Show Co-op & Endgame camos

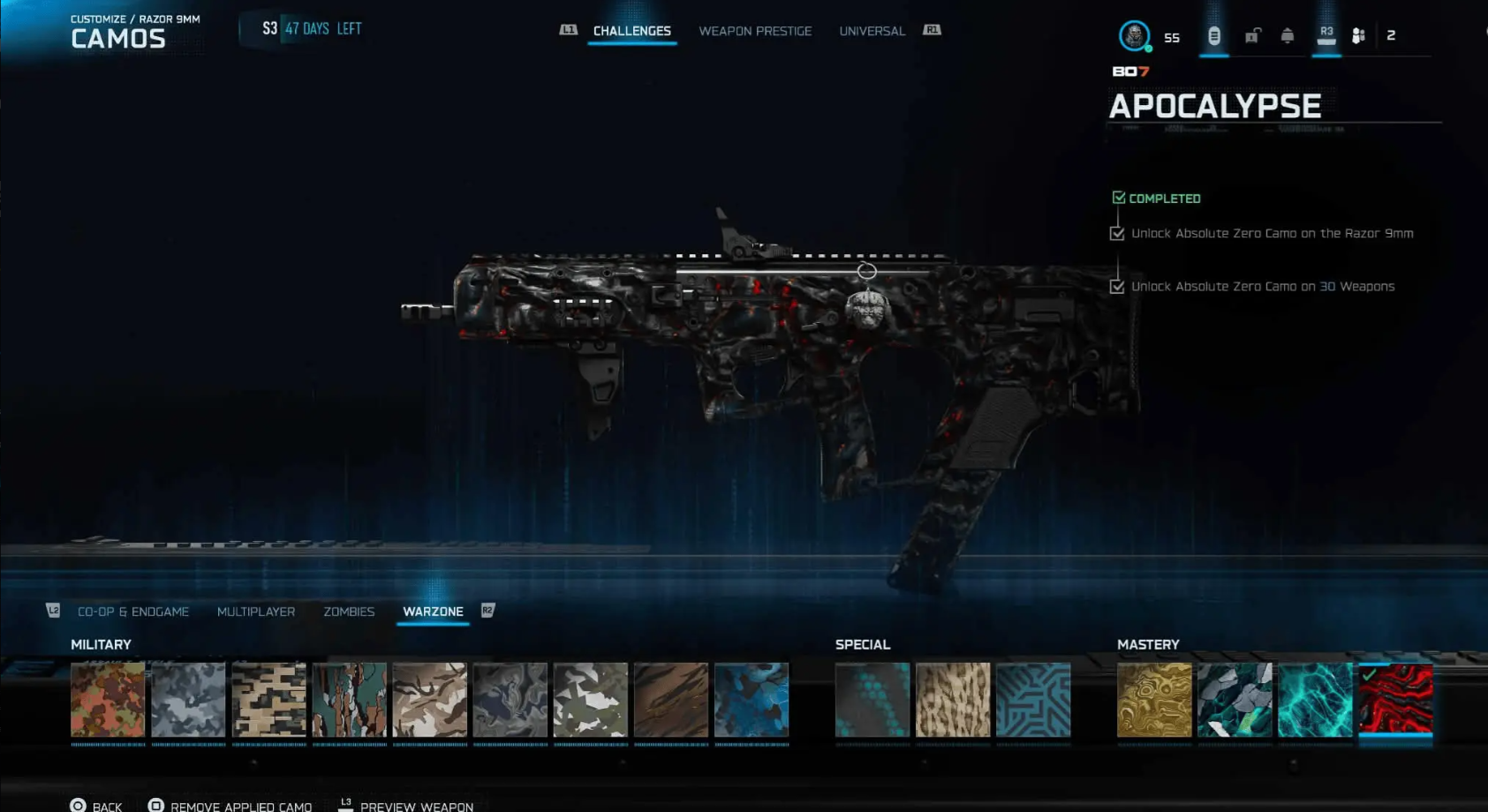(133, 612)
